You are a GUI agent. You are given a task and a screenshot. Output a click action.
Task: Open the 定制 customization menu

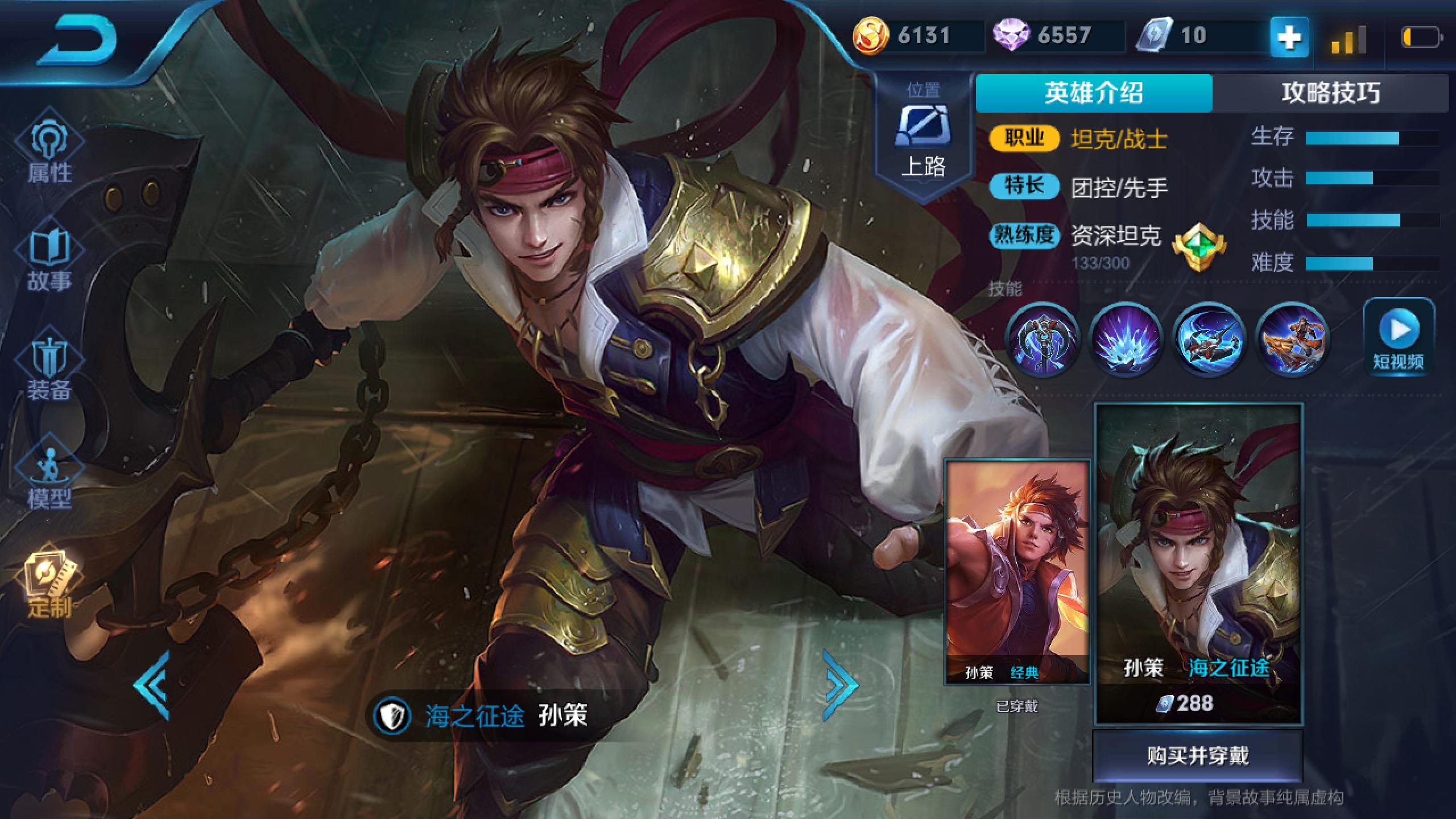(x=50, y=586)
